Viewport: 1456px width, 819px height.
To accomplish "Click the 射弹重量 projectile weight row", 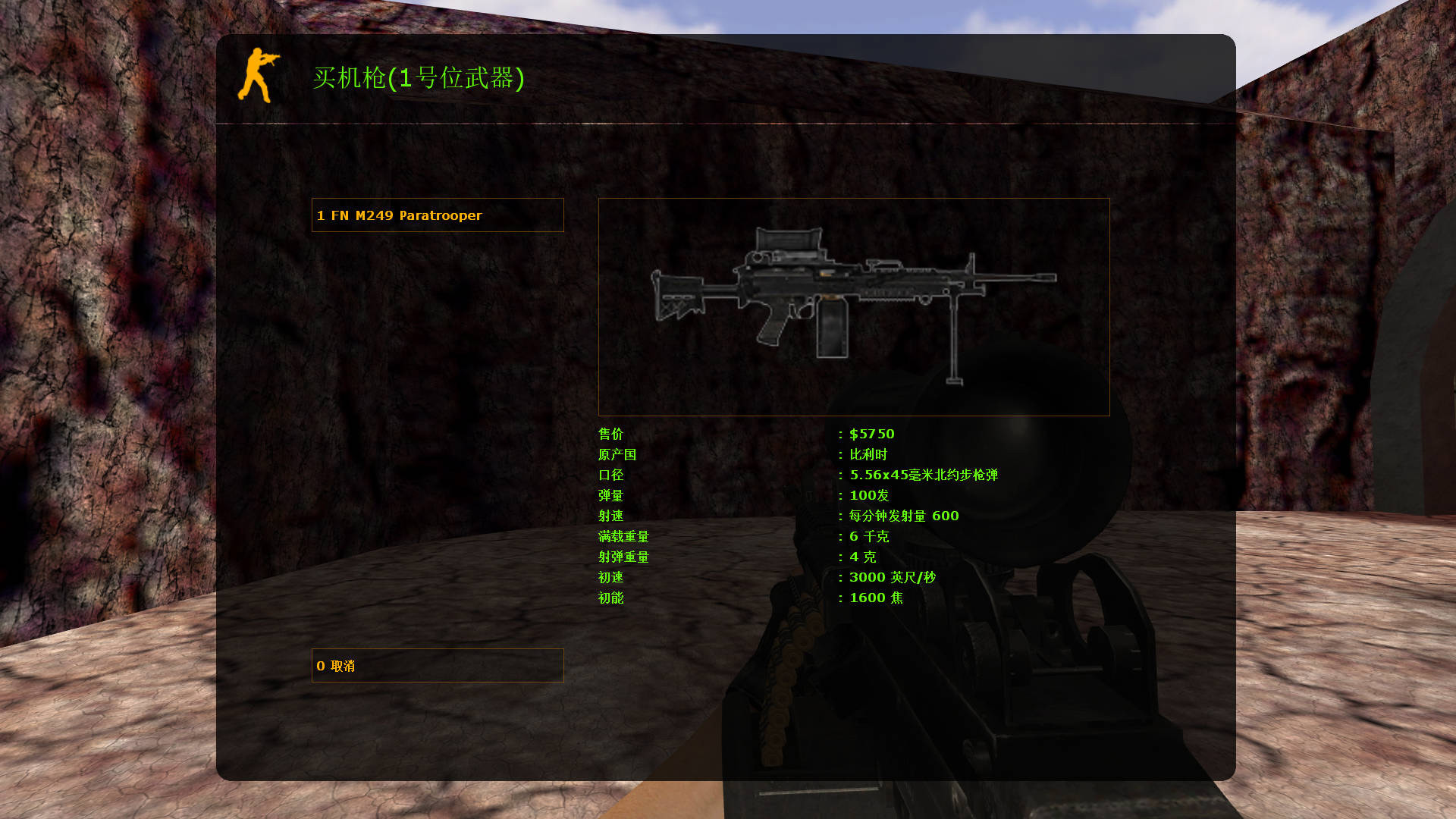I will click(x=623, y=557).
